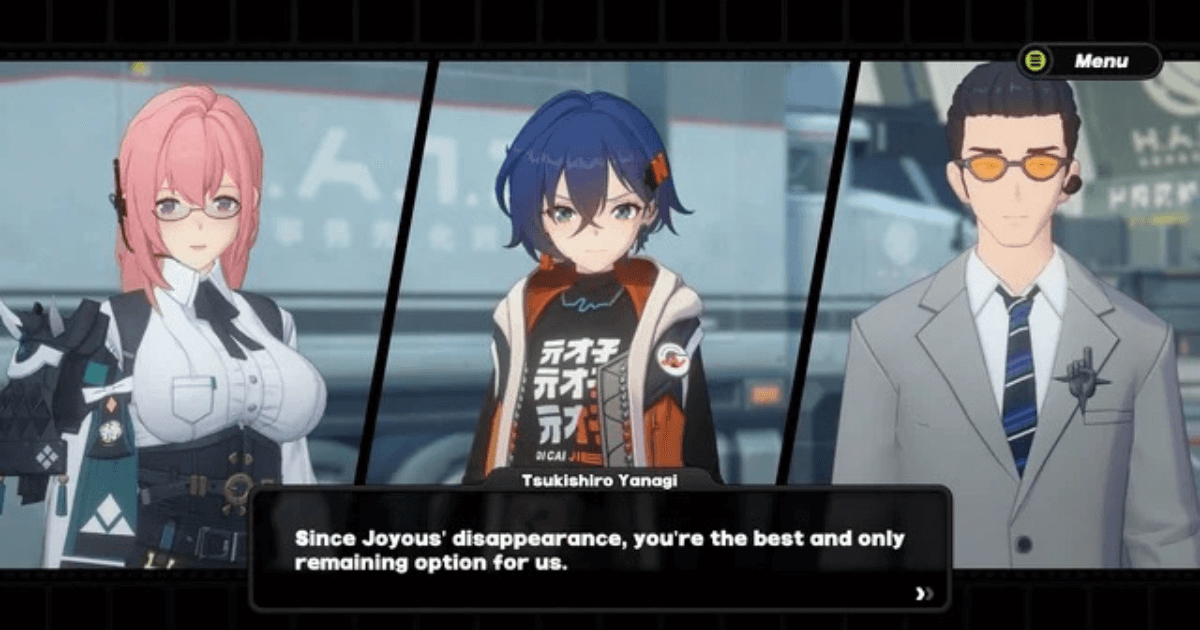Open the Menu button
Screen dimensions: 1200x630
point(1089,61)
